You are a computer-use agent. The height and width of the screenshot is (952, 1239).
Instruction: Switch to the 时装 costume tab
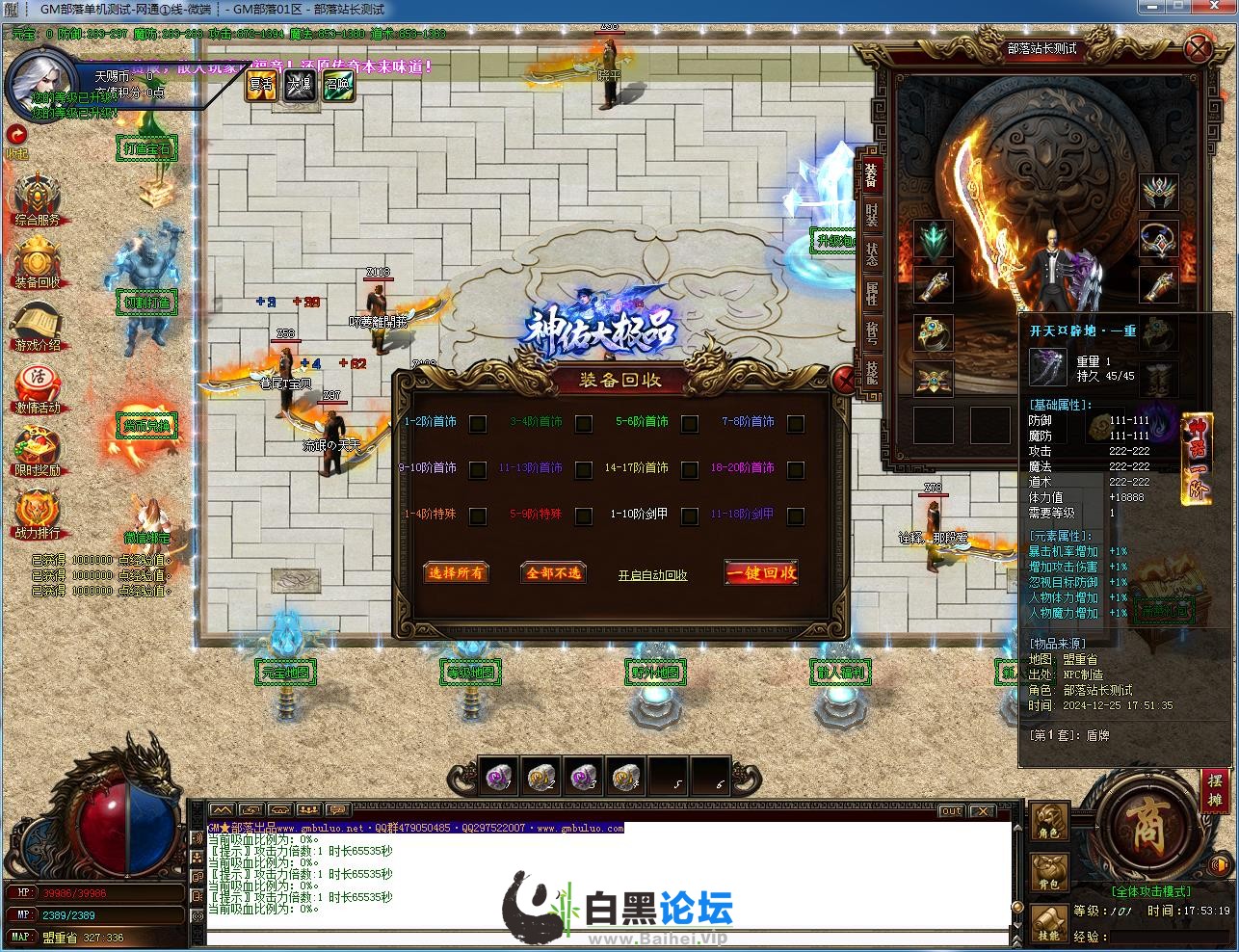click(871, 215)
